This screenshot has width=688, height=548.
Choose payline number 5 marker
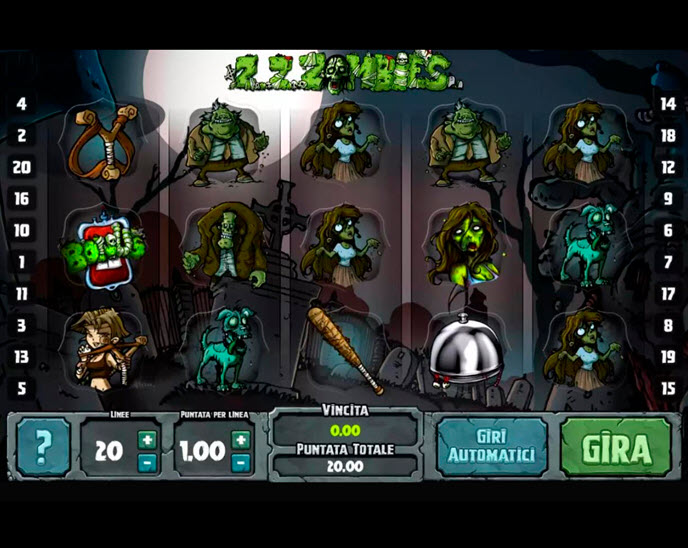tap(21, 388)
